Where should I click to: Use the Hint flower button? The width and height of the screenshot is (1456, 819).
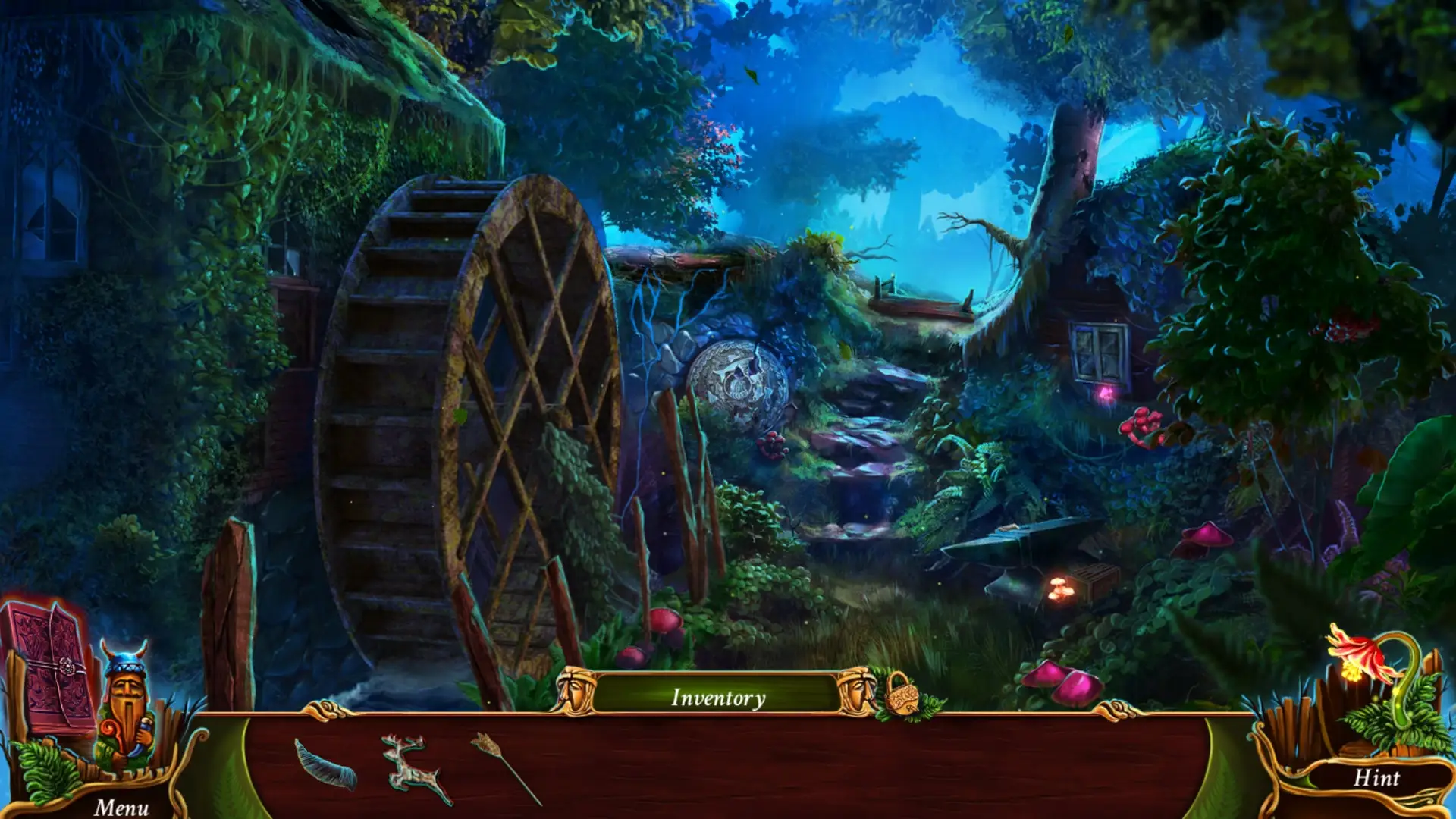(x=1376, y=777)
